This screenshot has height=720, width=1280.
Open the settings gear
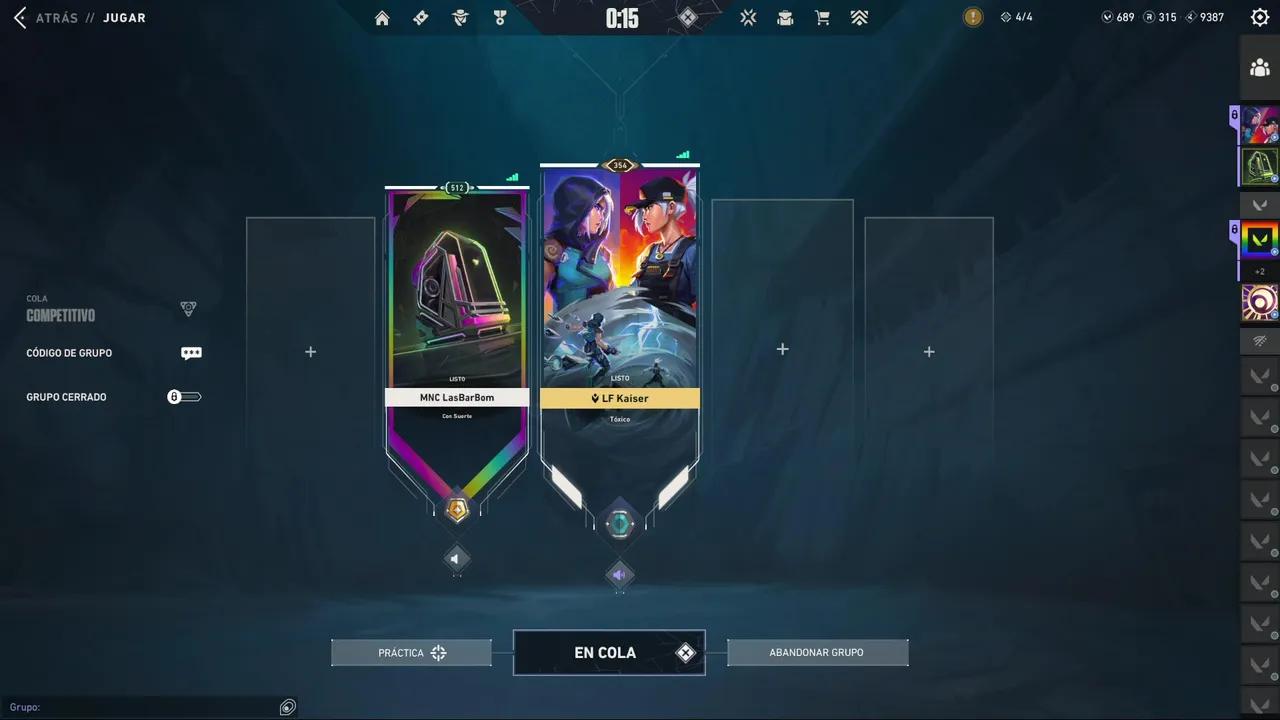point(1259,17)
